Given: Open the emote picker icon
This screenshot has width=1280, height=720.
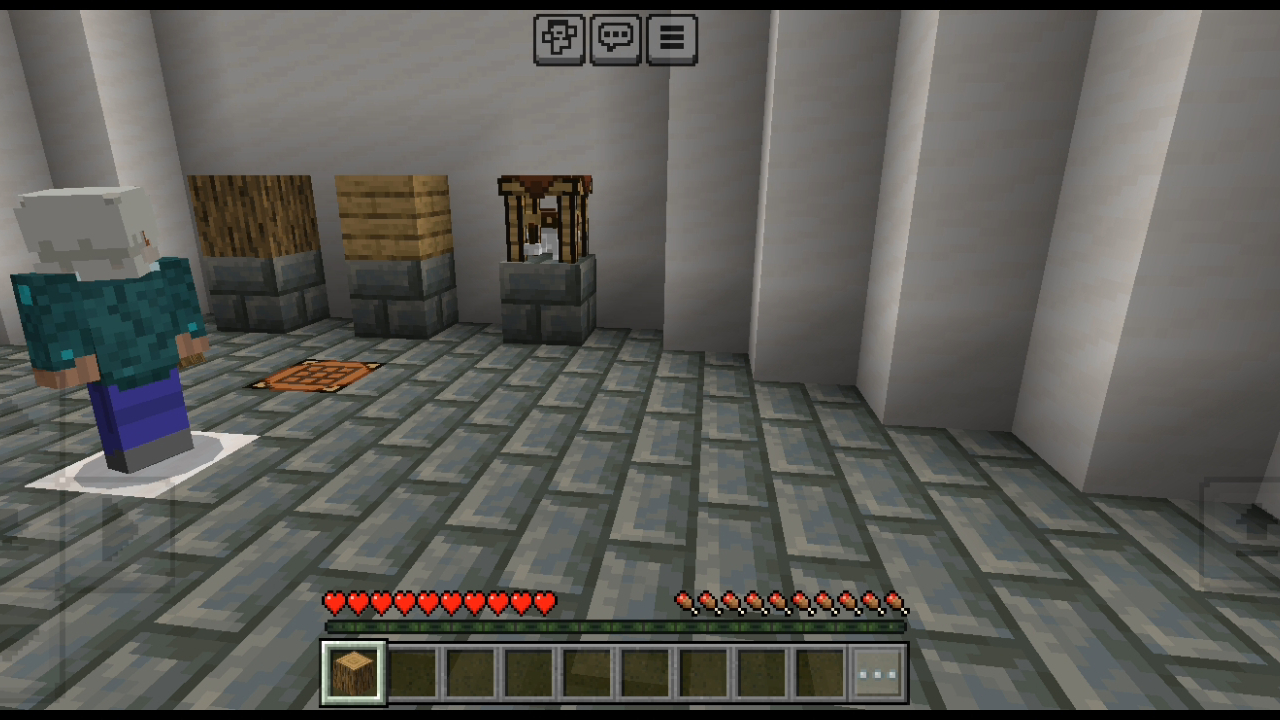Looking at the screenshot, I should click(x=559, y=38).
